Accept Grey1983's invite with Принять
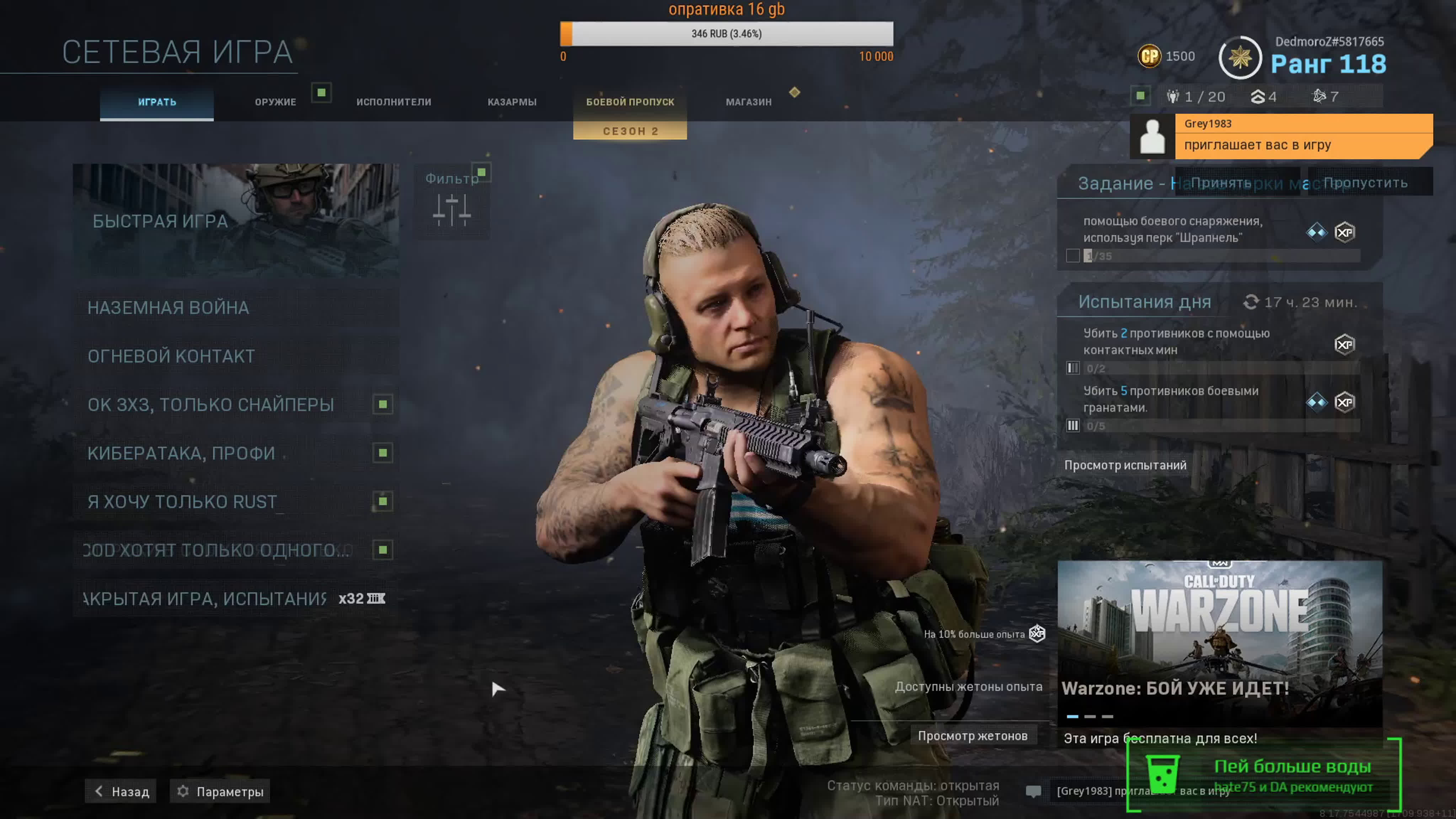The height and width of the screenshot is (819, 1456). [1221, 183]
